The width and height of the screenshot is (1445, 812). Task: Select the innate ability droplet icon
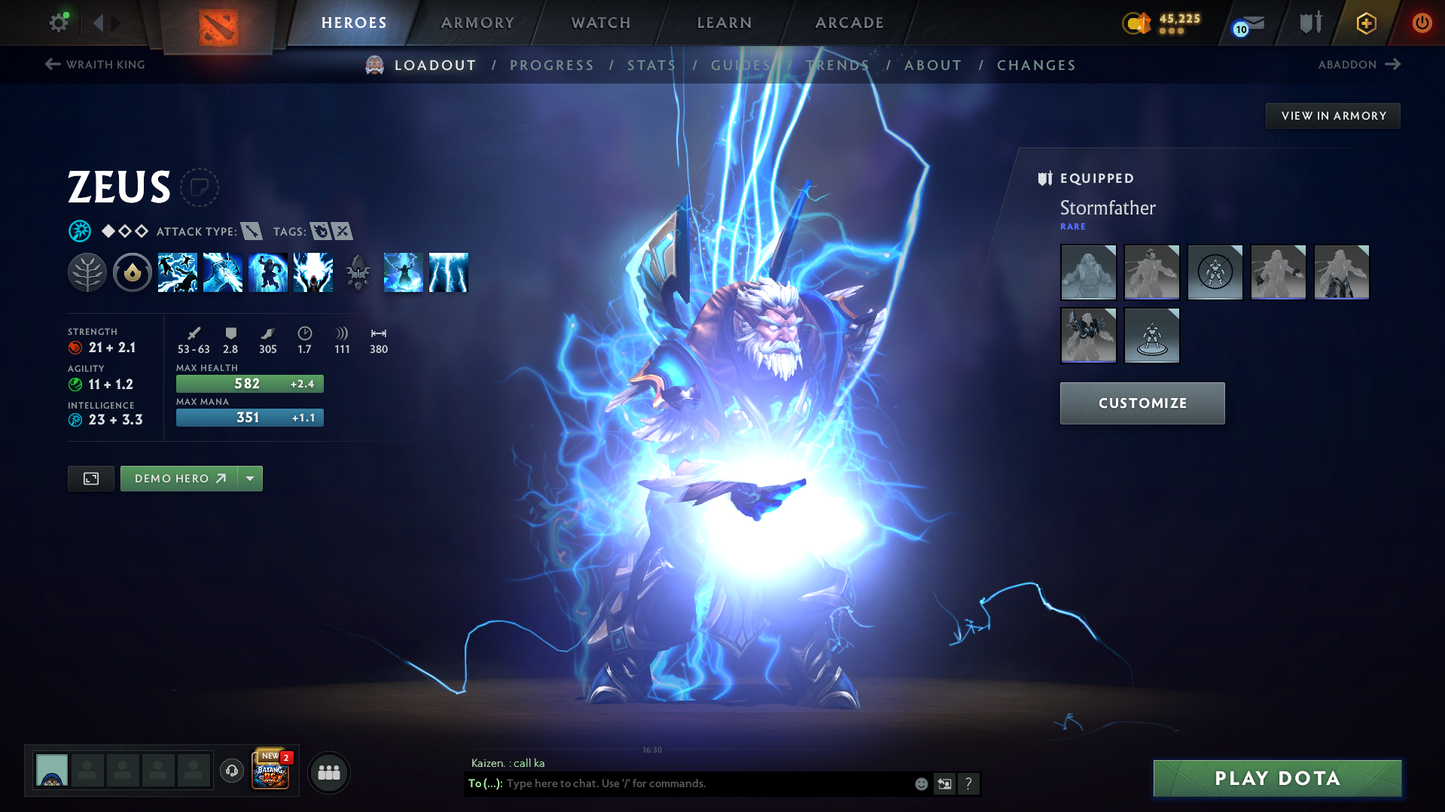[132, 271]
